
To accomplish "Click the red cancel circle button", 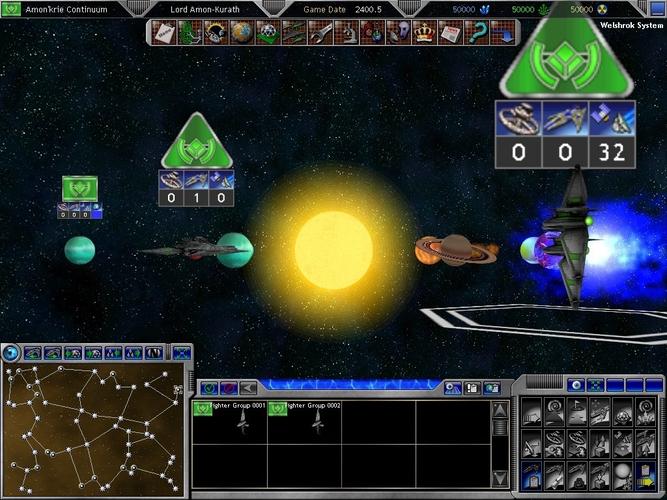I will pos(229,387).
